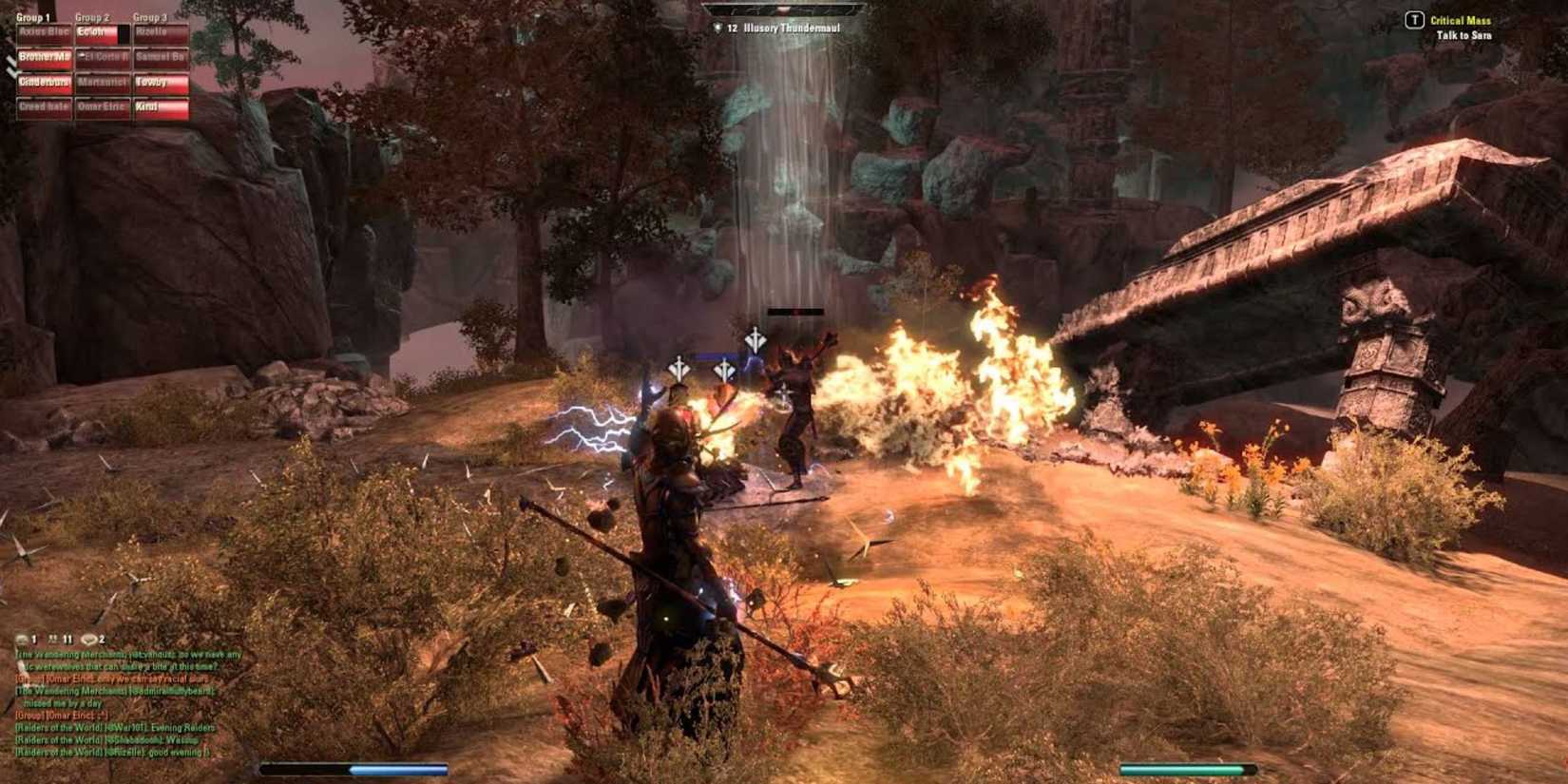Click the chat speech bubble icon showing 1
Image resolution: width=1568 pixels, height=784 pixels.
21,640
